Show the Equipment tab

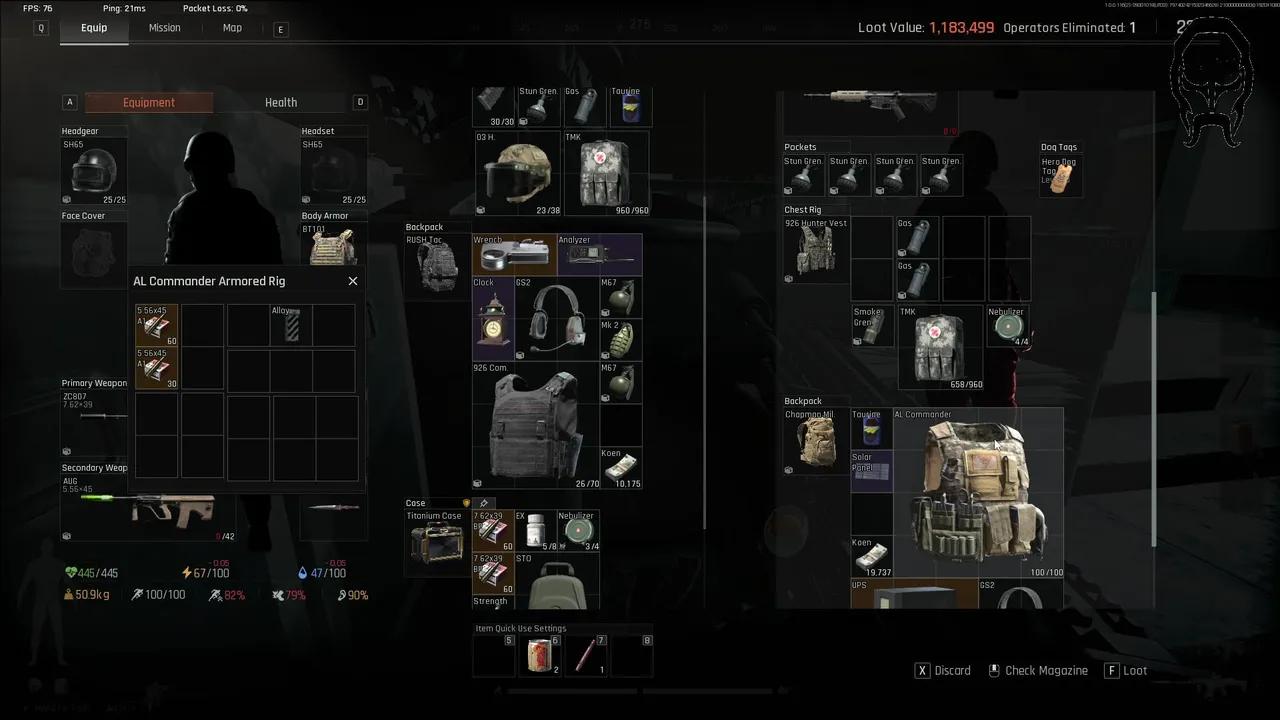(149, 102)
